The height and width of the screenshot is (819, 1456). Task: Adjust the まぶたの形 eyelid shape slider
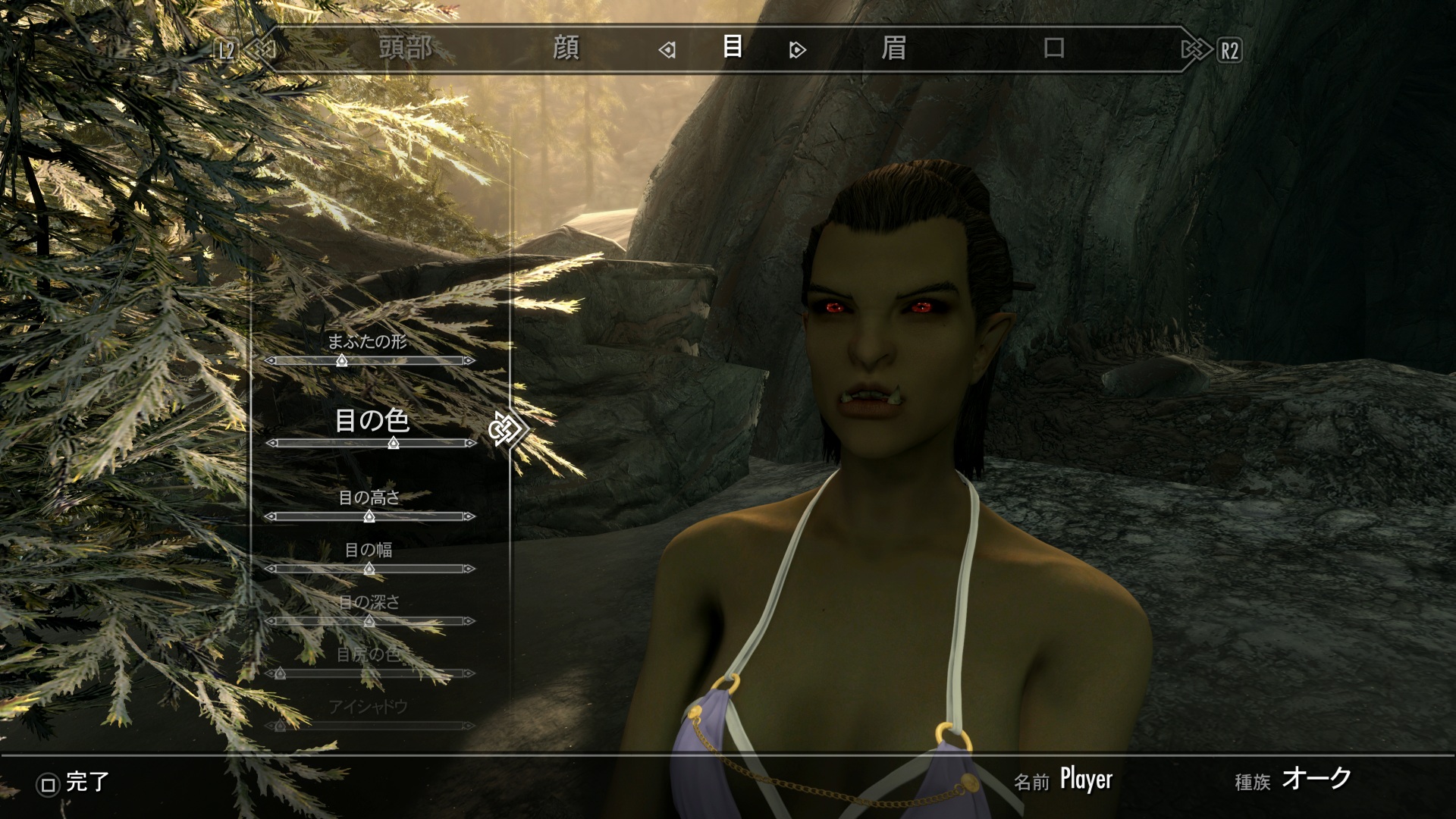pos(342,361)
